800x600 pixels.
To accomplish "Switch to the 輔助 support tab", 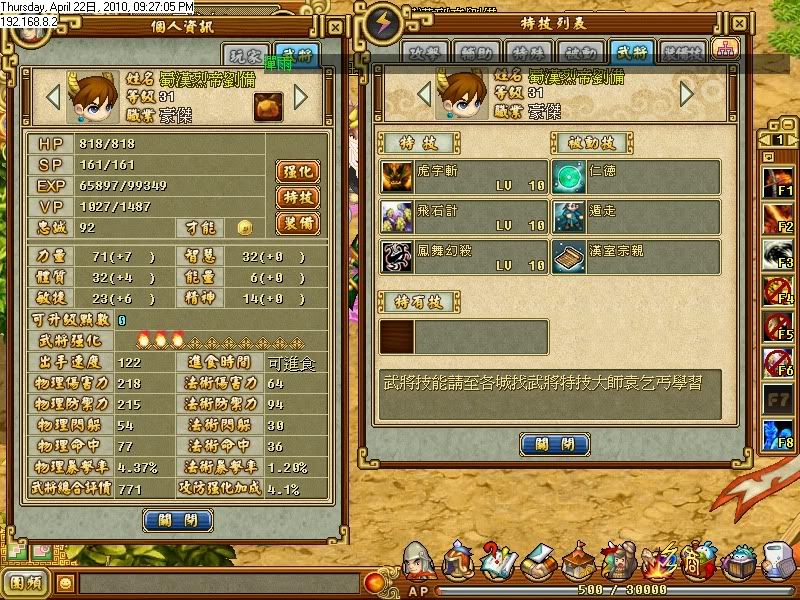I will (475, 53).
